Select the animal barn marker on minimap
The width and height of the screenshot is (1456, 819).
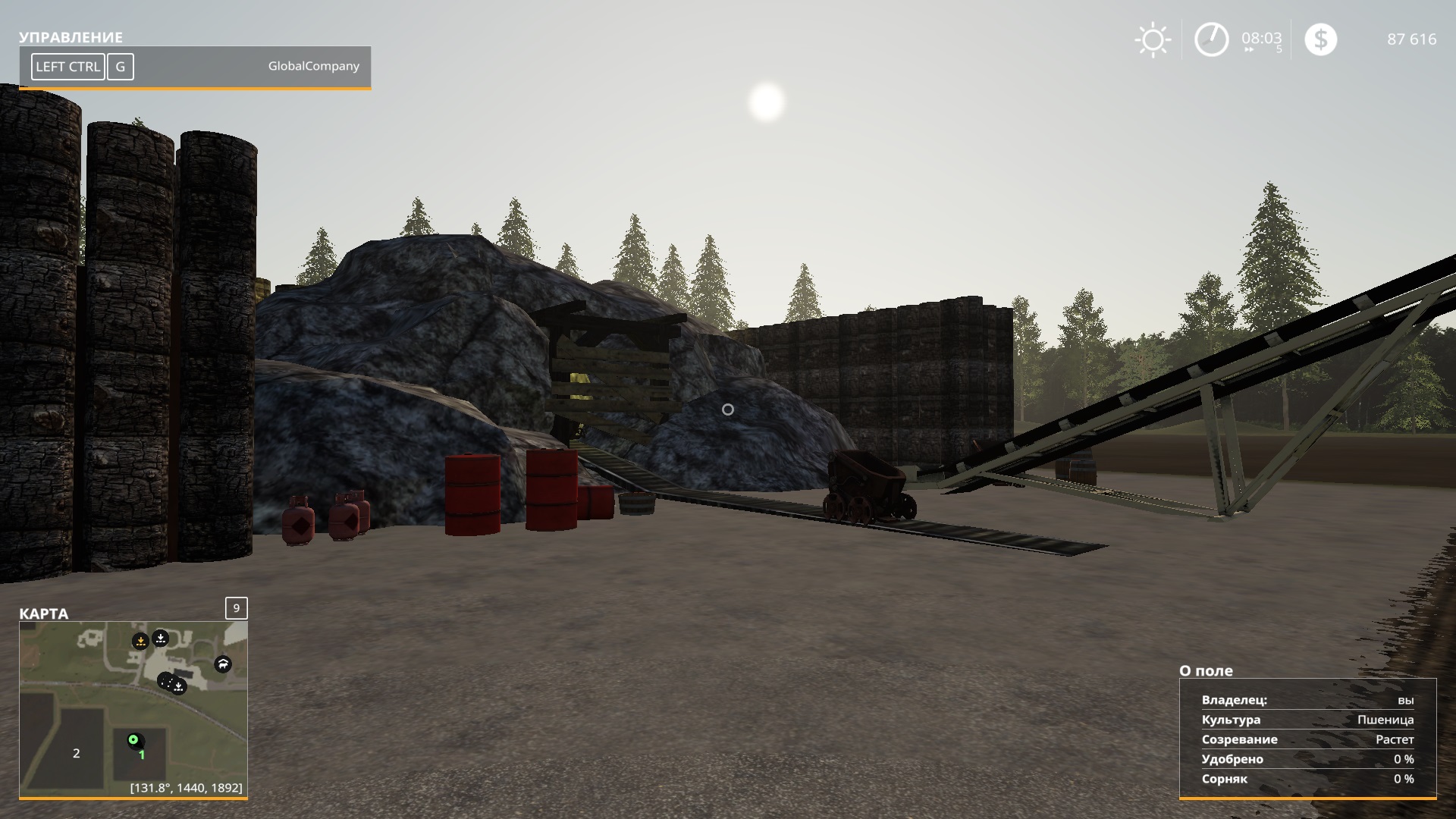pos(223,664)
